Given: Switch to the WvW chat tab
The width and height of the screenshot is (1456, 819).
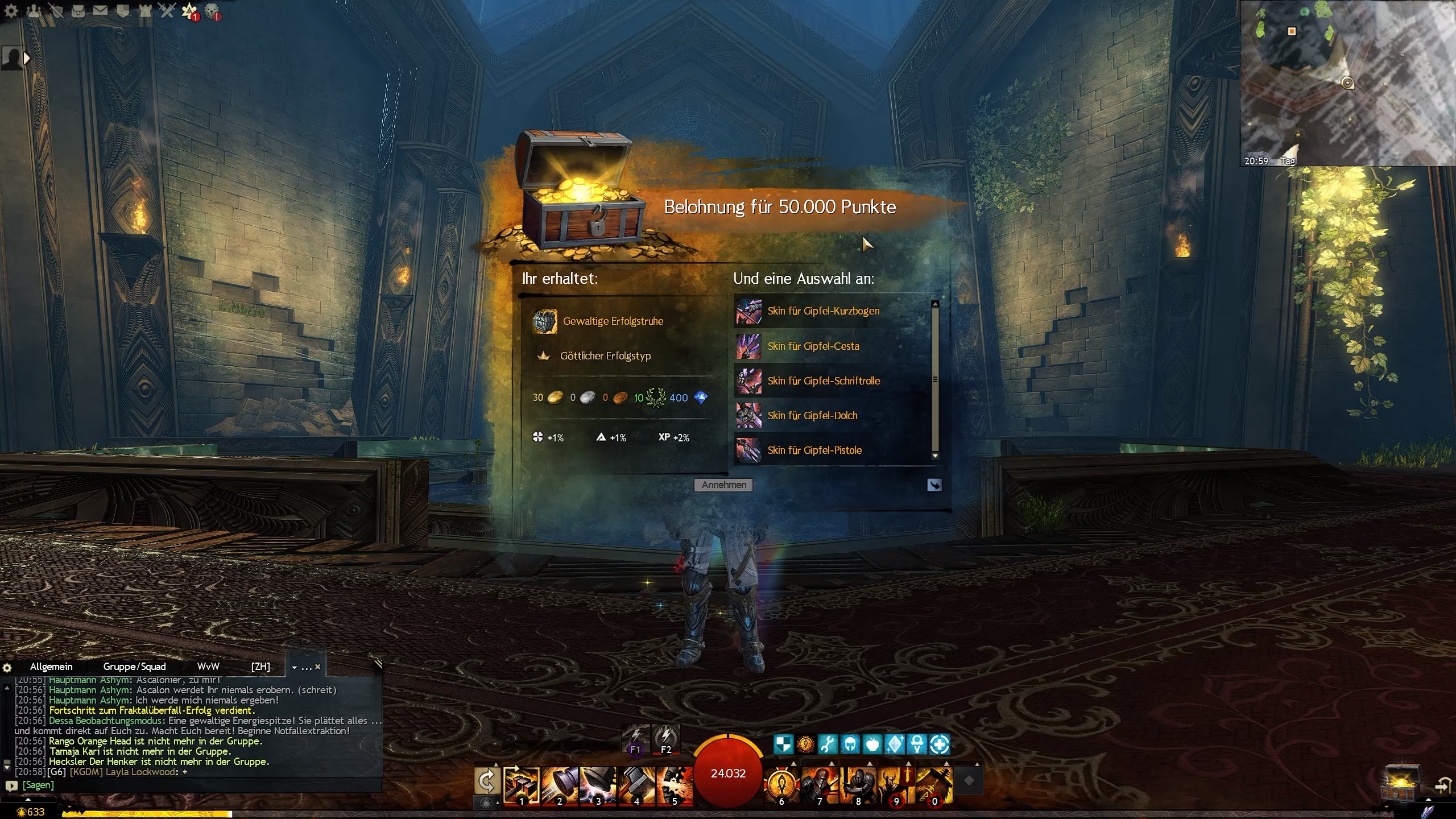Looking at the screenshot, I should 208,667.
